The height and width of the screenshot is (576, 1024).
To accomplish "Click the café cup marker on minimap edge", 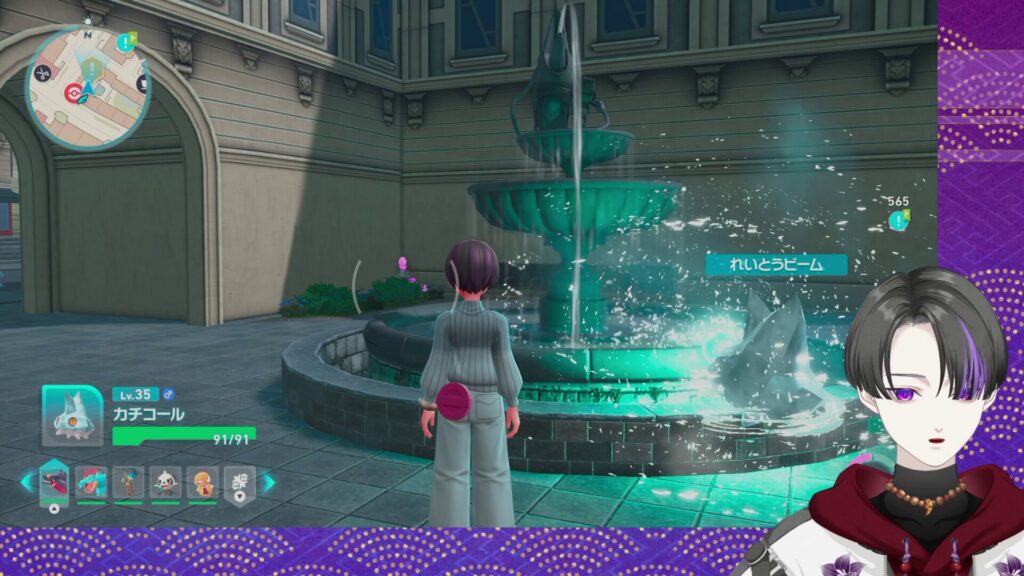I will click(x=142, y=84).
